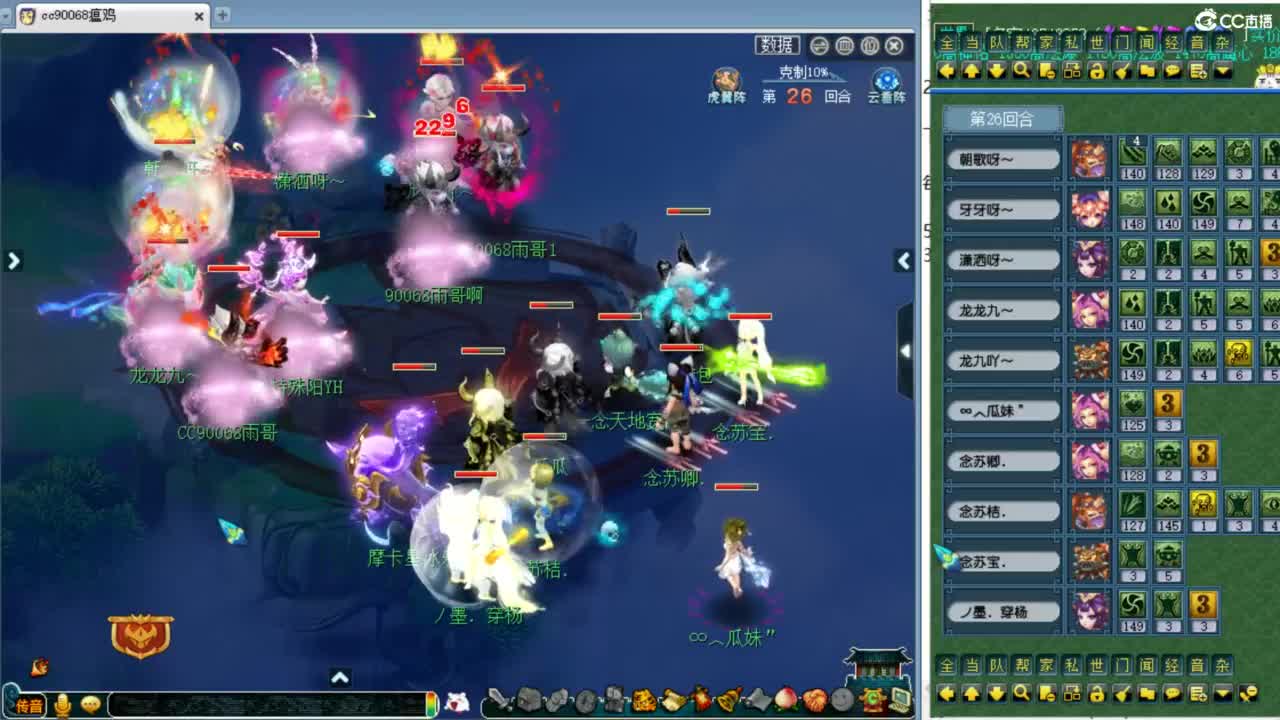Select the cc90068瘟鸡 browser tab
Image resolution: width=1280 pixels, height=720 pixels.
pyautogui.click(x=100, y=15)
